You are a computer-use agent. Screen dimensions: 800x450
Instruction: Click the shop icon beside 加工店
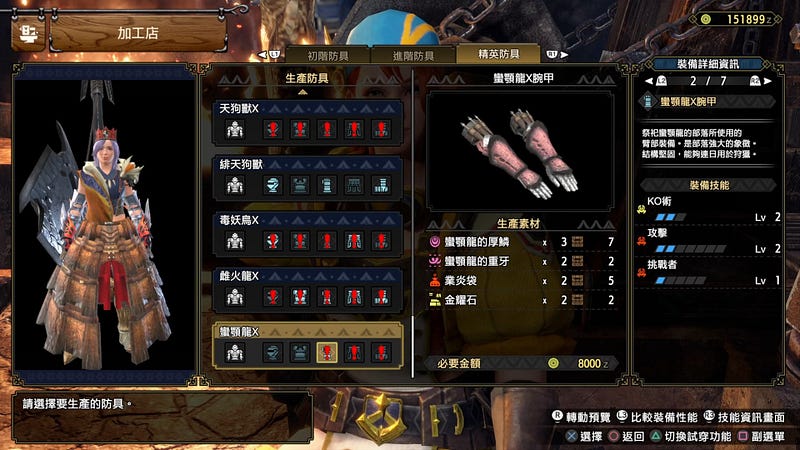coord(28,33)
